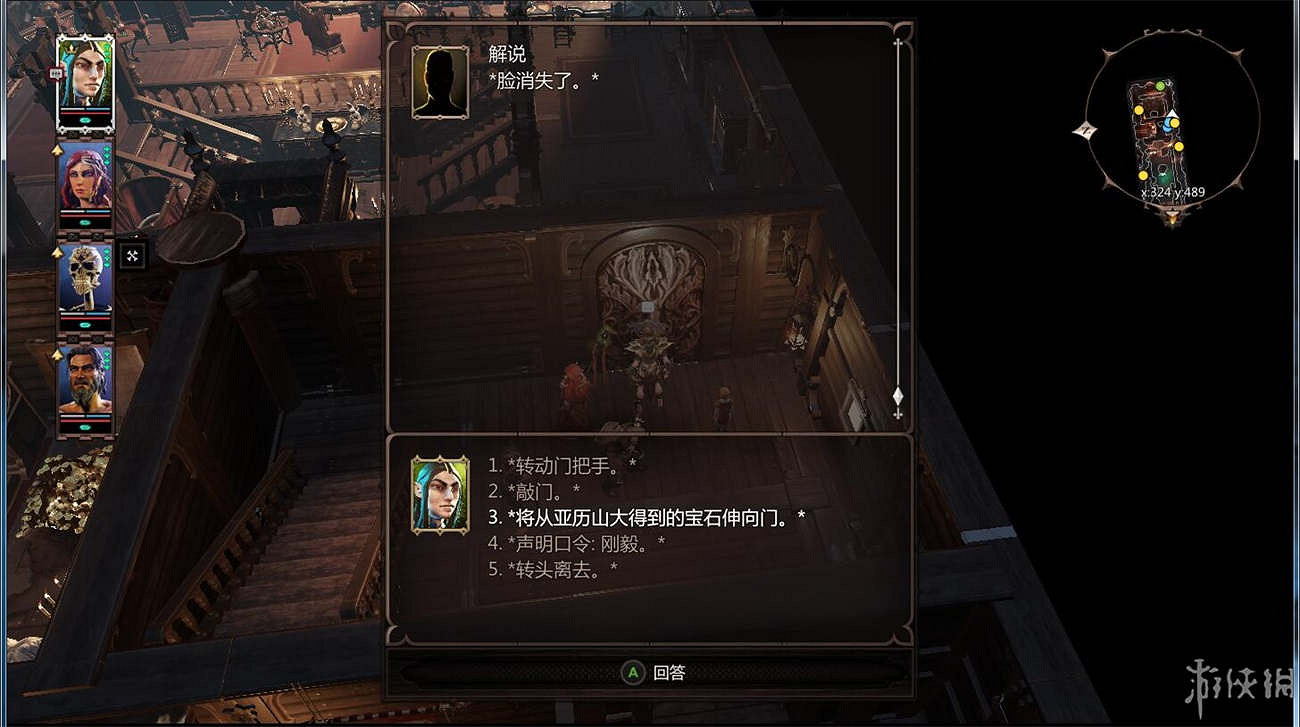The height and width of the screenshot is (727, 1300).
Task: Click the crossed-swords icon beside the skeleton portrait
Action: pos(132,255)
